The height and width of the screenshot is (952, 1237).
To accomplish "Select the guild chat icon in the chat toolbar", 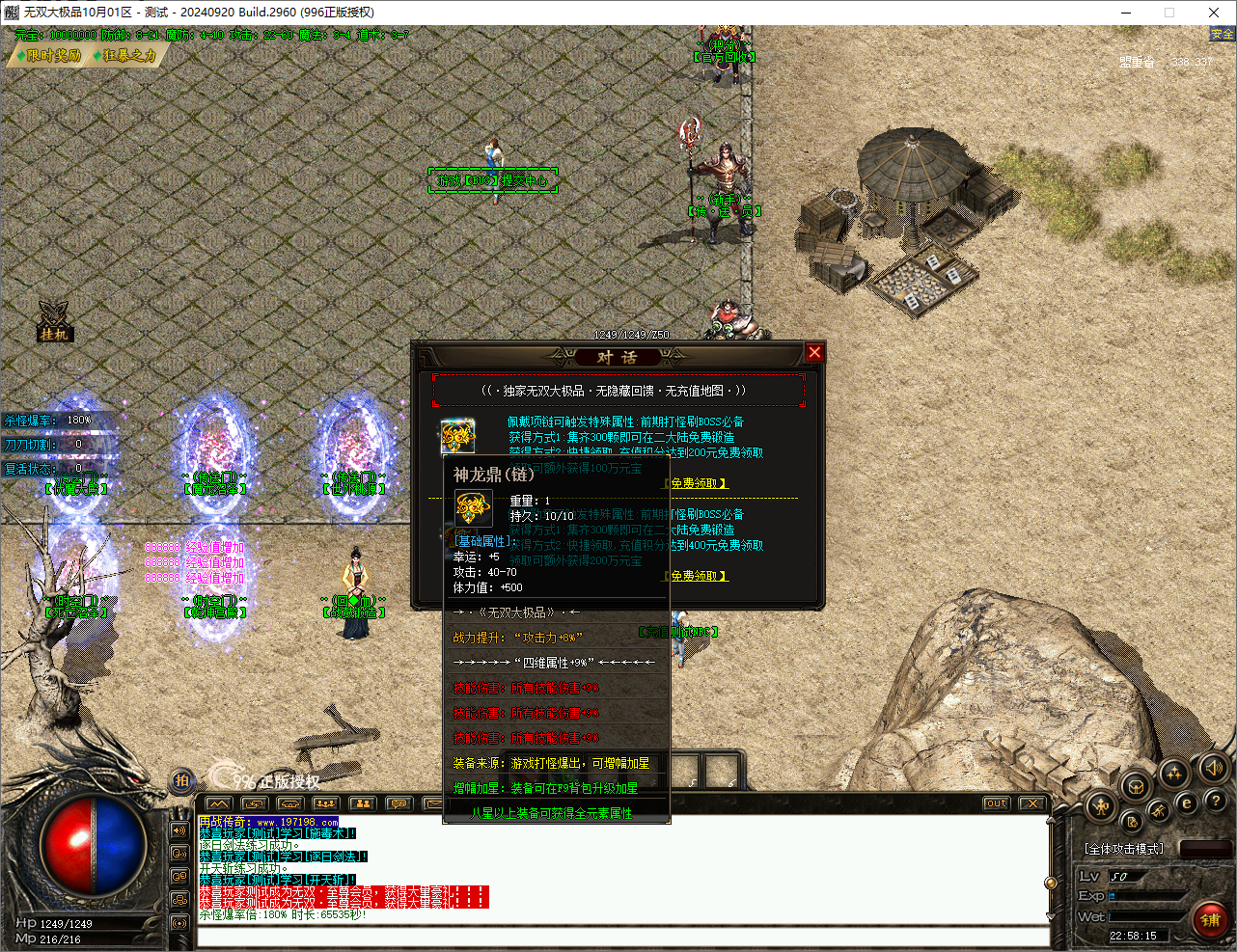I will click(x=362, y=803).
